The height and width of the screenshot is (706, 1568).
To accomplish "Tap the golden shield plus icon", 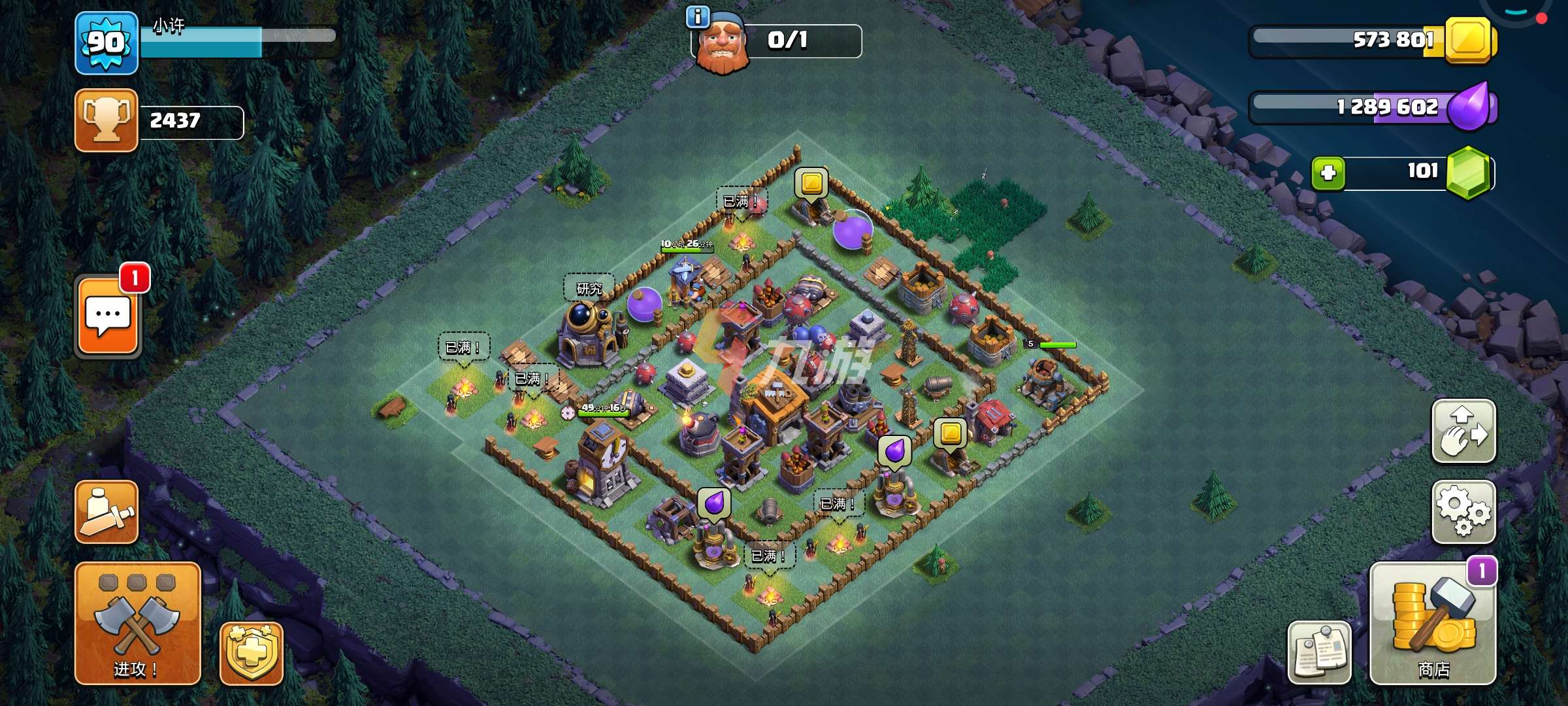I will point(252,652).
